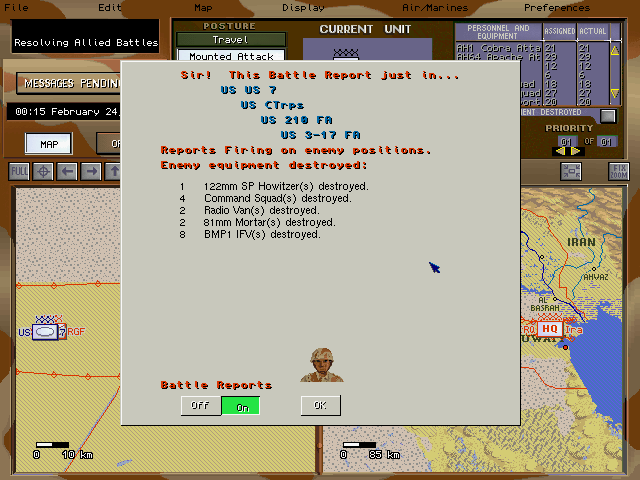Open the Map menu
This screenshot has width=640, height=480.
click(x=203, y=7)
